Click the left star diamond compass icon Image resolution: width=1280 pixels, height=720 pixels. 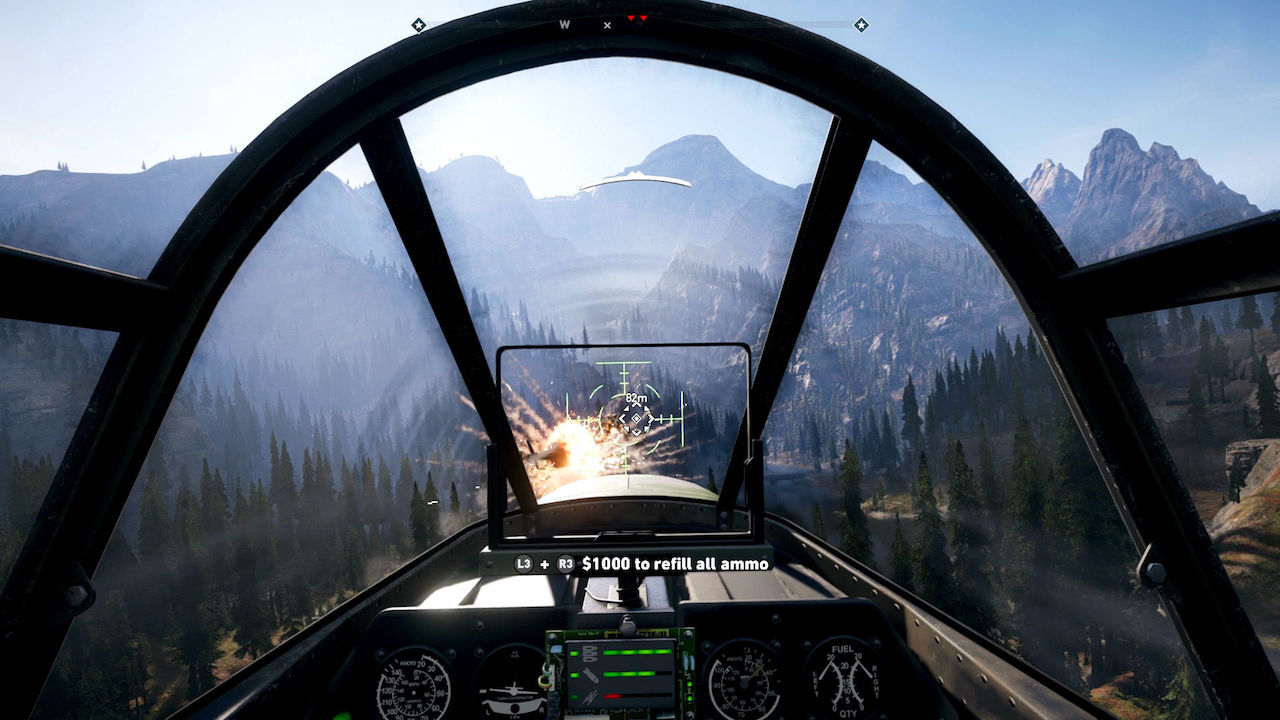point(418,25)
